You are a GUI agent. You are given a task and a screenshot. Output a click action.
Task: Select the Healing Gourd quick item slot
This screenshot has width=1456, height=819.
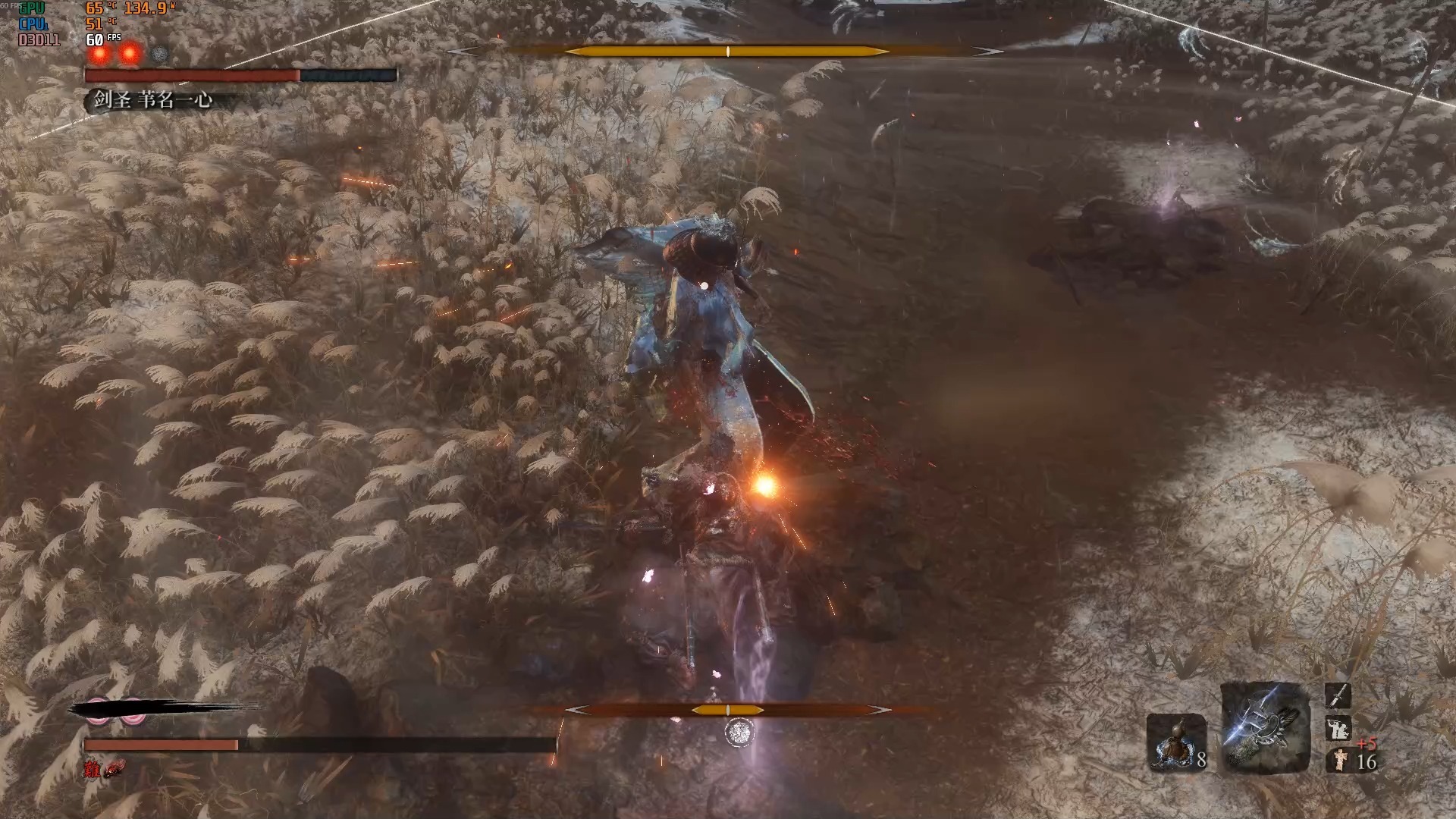pyautogui.click(x=1175, y=742)
